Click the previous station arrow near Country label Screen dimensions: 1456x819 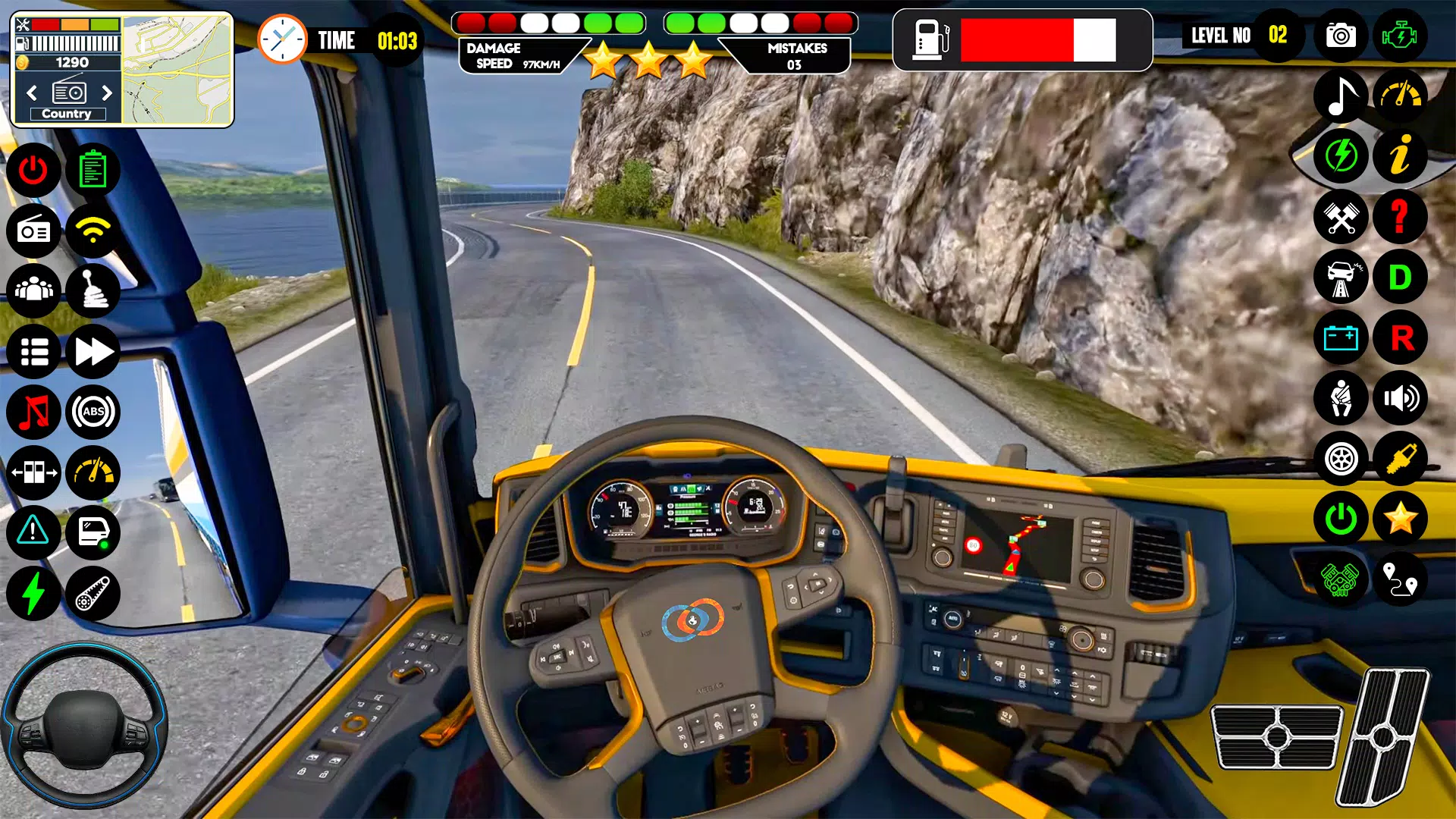coord(32,93)
